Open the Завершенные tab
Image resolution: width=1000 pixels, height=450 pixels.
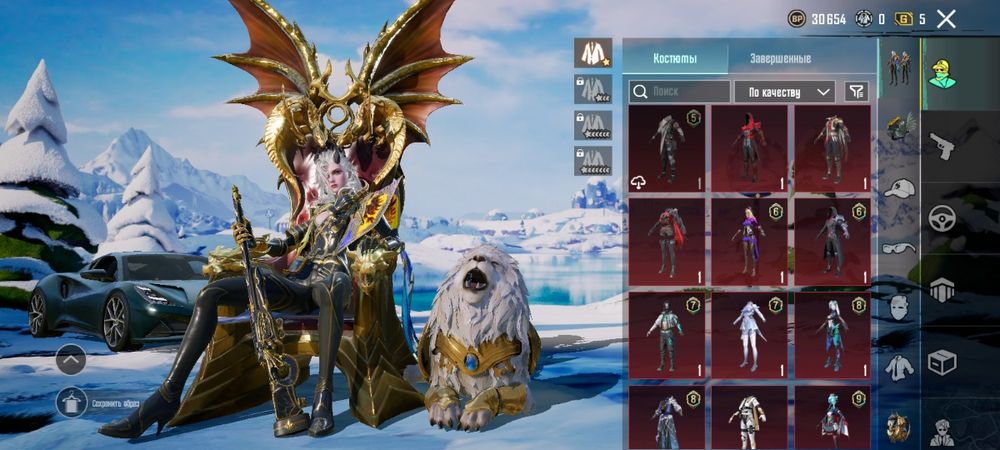click(x=779, y=58)
